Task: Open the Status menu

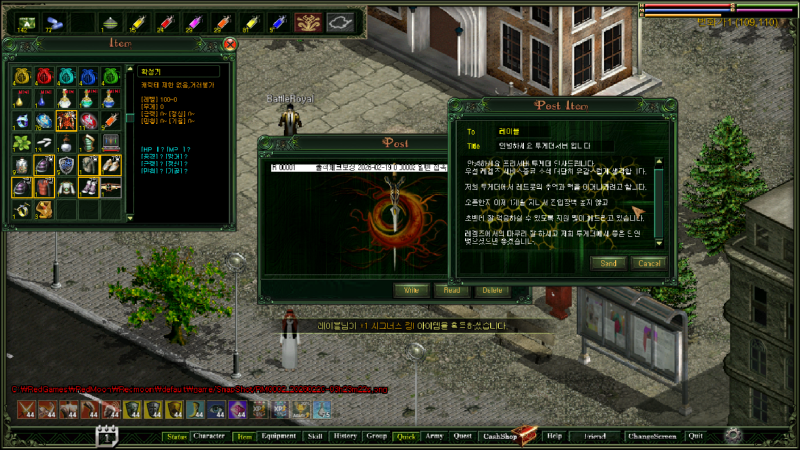Action: pyautogui.click(x=177, y=436)
